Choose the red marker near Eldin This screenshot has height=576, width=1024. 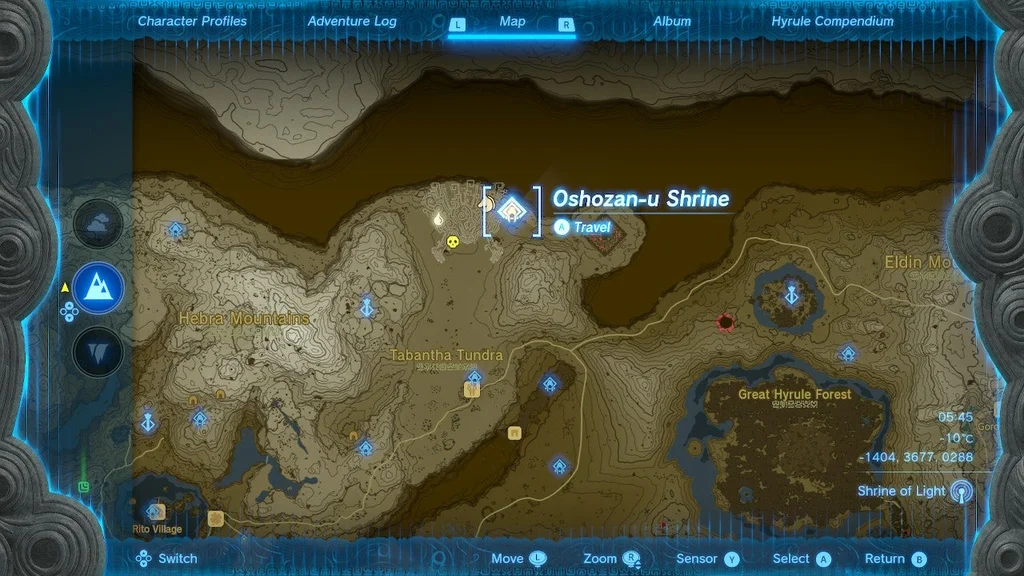coord(725,322)
